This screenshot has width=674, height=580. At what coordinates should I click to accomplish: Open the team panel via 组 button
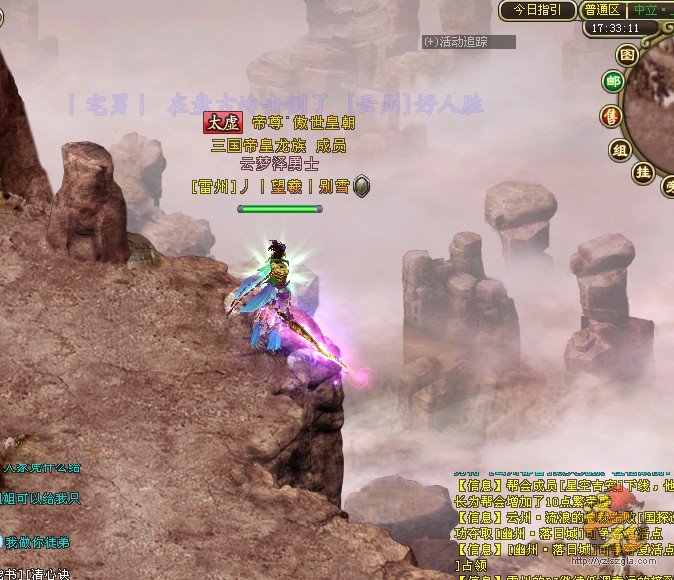click(x=620, y=150)
